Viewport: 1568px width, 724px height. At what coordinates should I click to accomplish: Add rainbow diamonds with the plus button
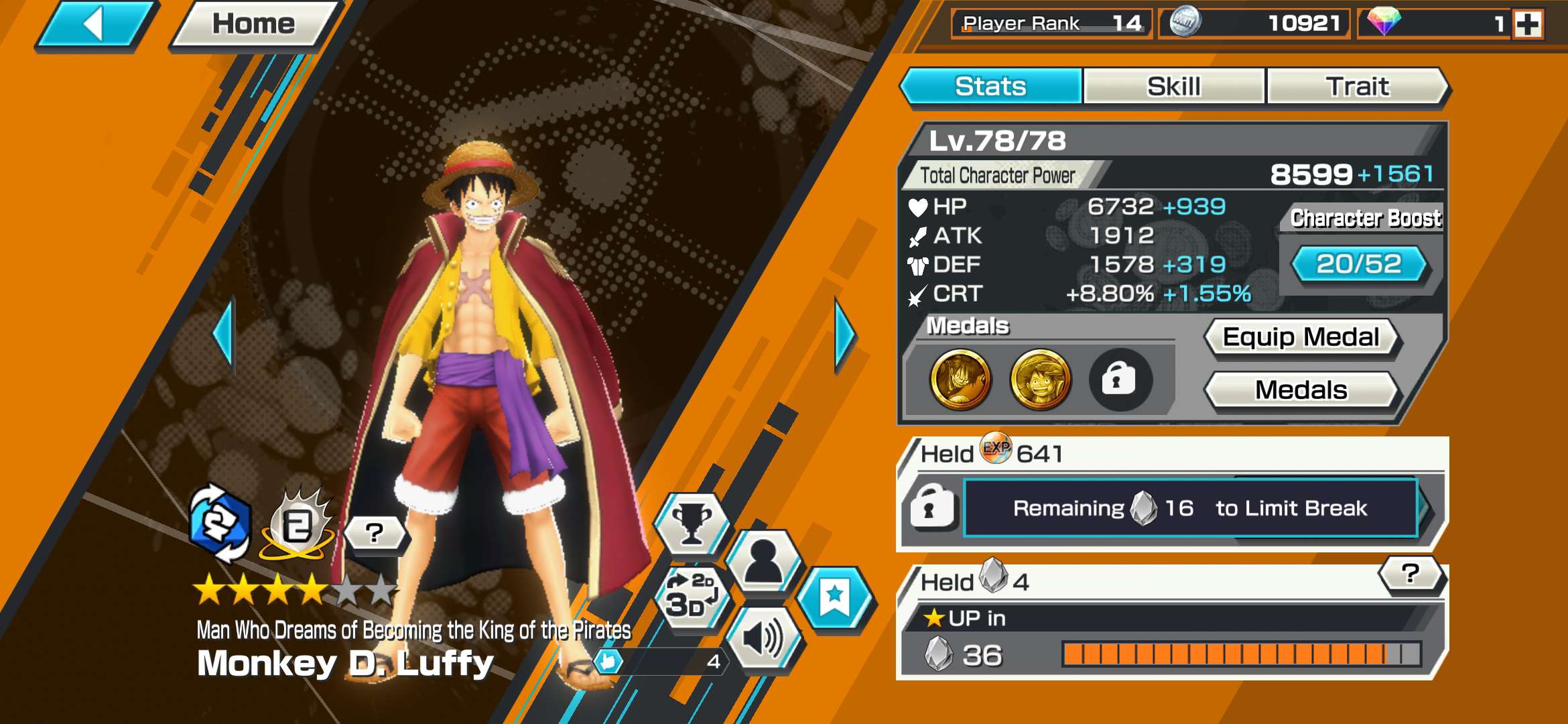tap(1528, 25)
